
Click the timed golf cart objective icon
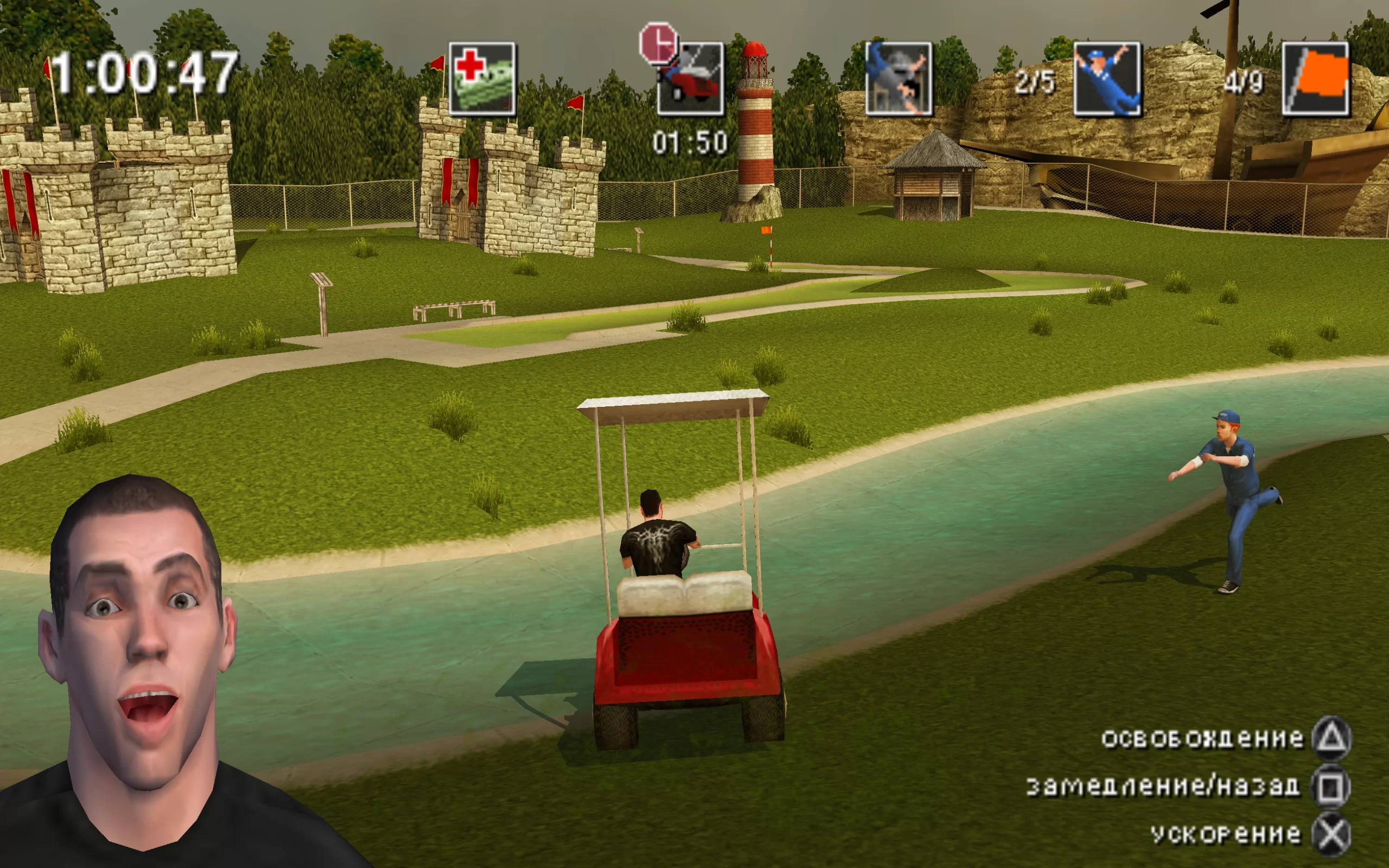pos(690,79)
